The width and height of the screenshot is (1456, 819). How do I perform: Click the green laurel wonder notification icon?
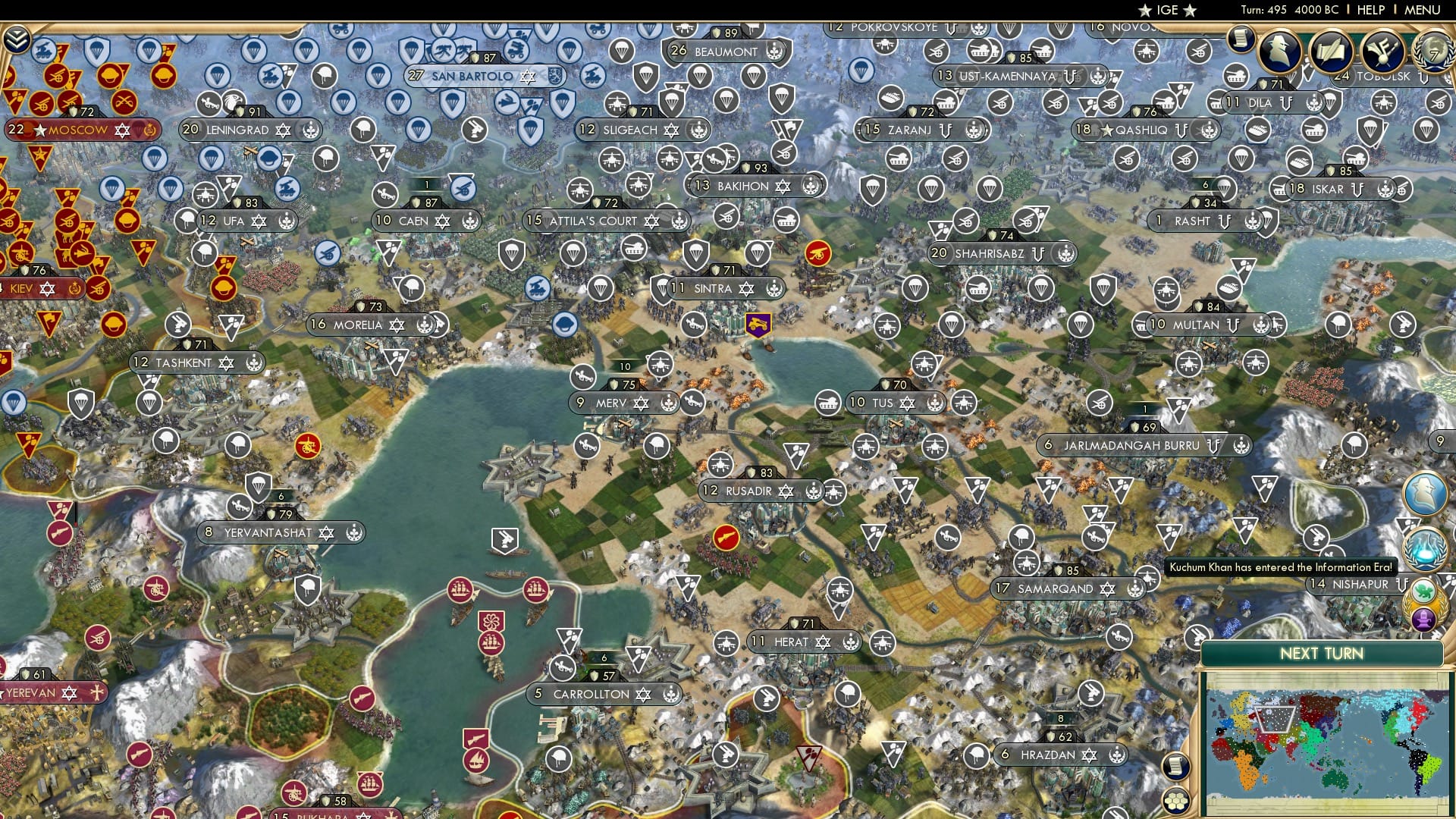[x=1423, y=590]
